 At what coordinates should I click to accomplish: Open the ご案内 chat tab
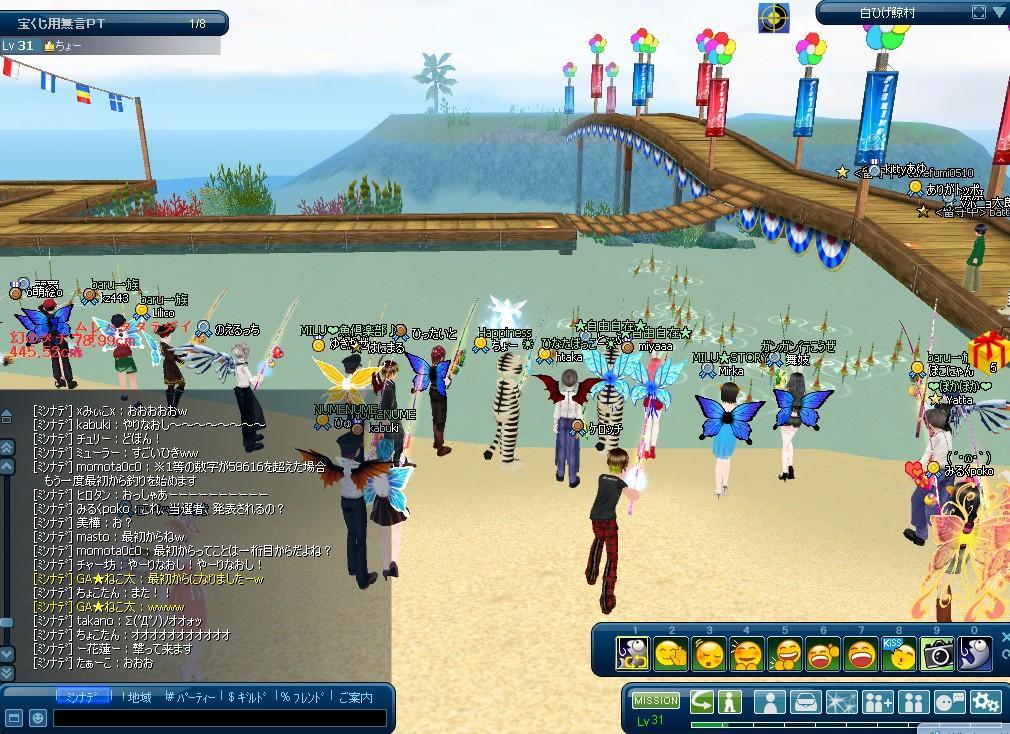coord(355,697)
